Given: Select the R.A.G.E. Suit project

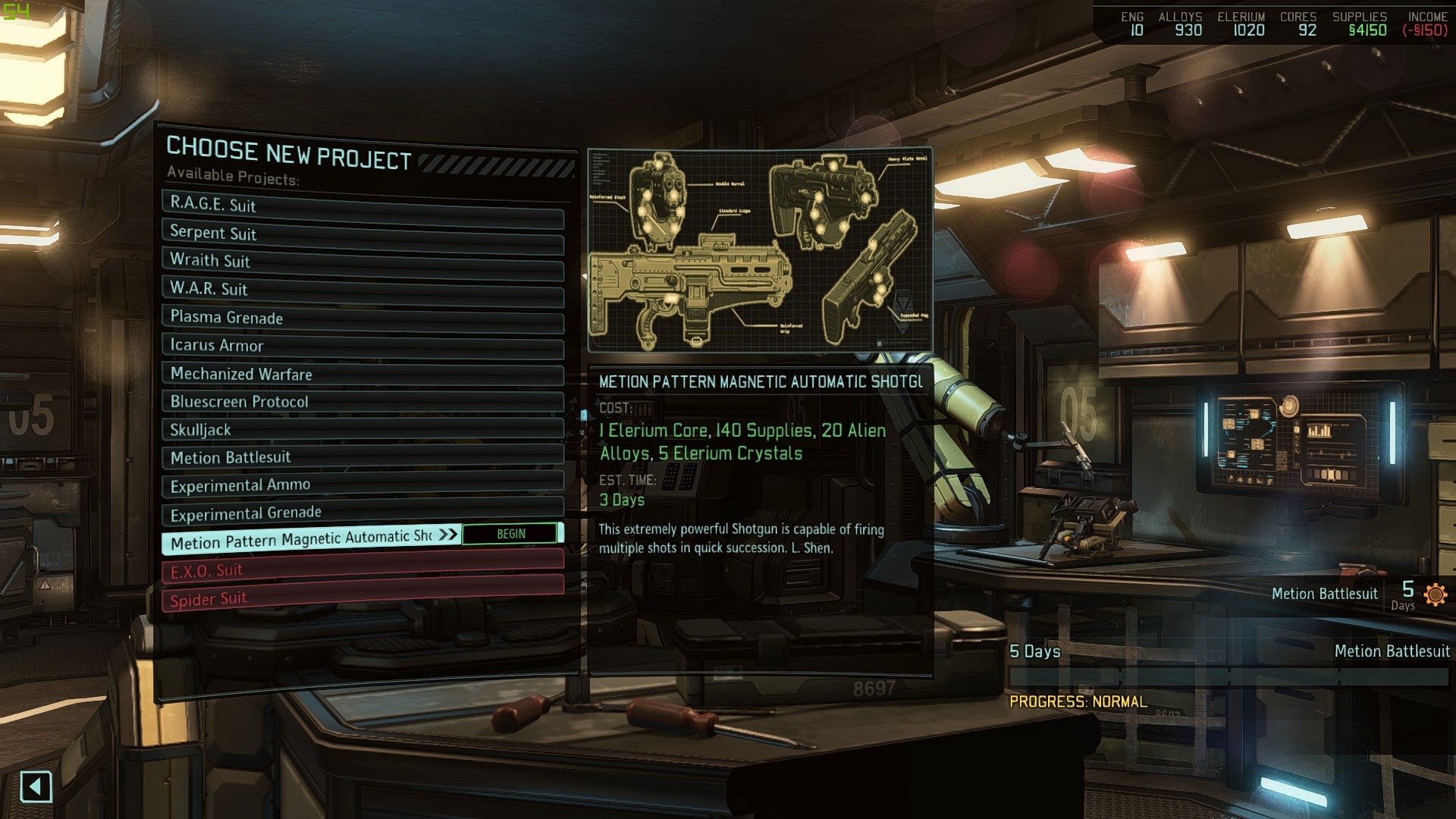Looking at the screenshot, I should [362, 206].
